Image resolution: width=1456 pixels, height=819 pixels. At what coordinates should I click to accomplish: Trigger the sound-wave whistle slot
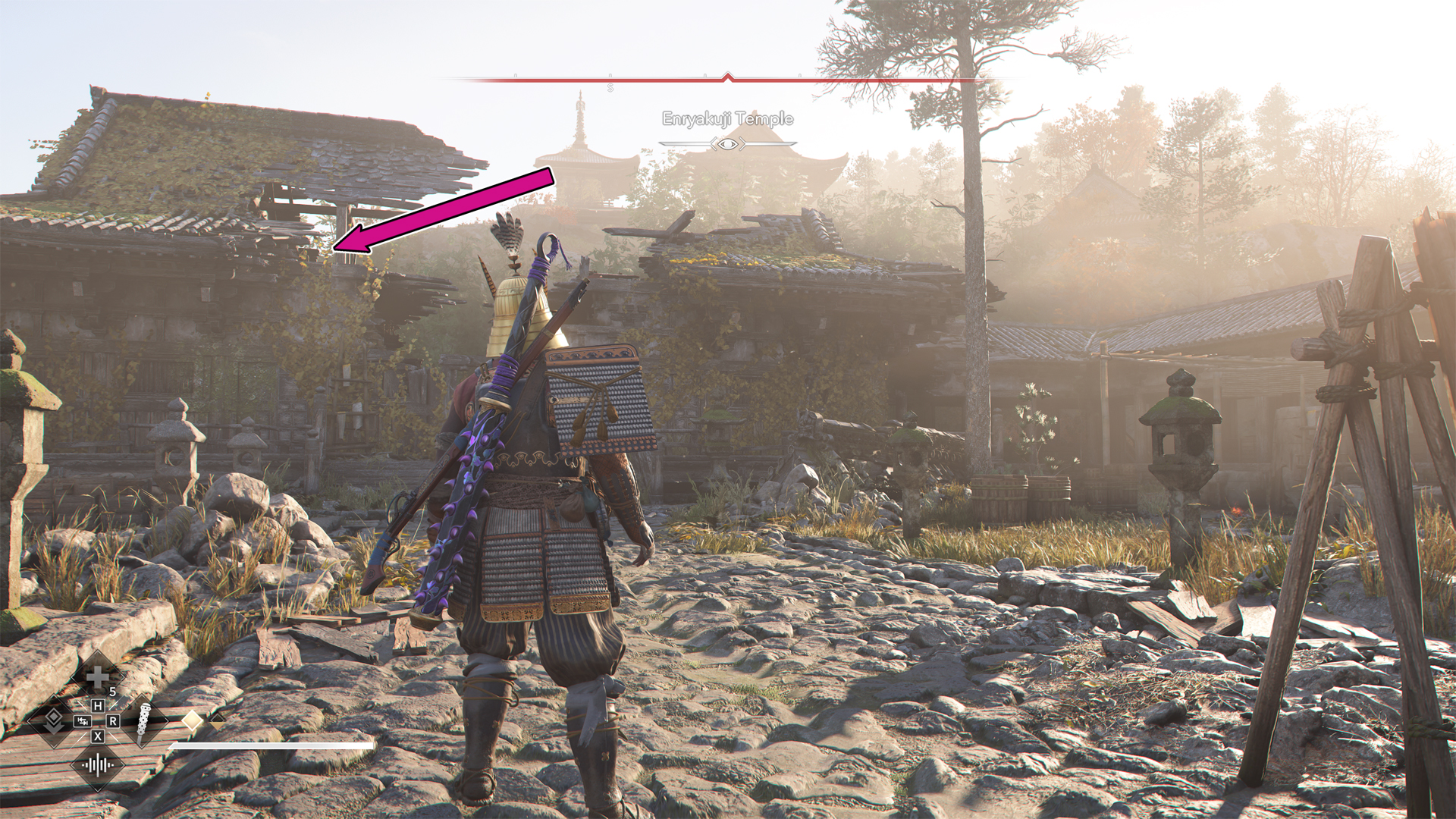98,764
